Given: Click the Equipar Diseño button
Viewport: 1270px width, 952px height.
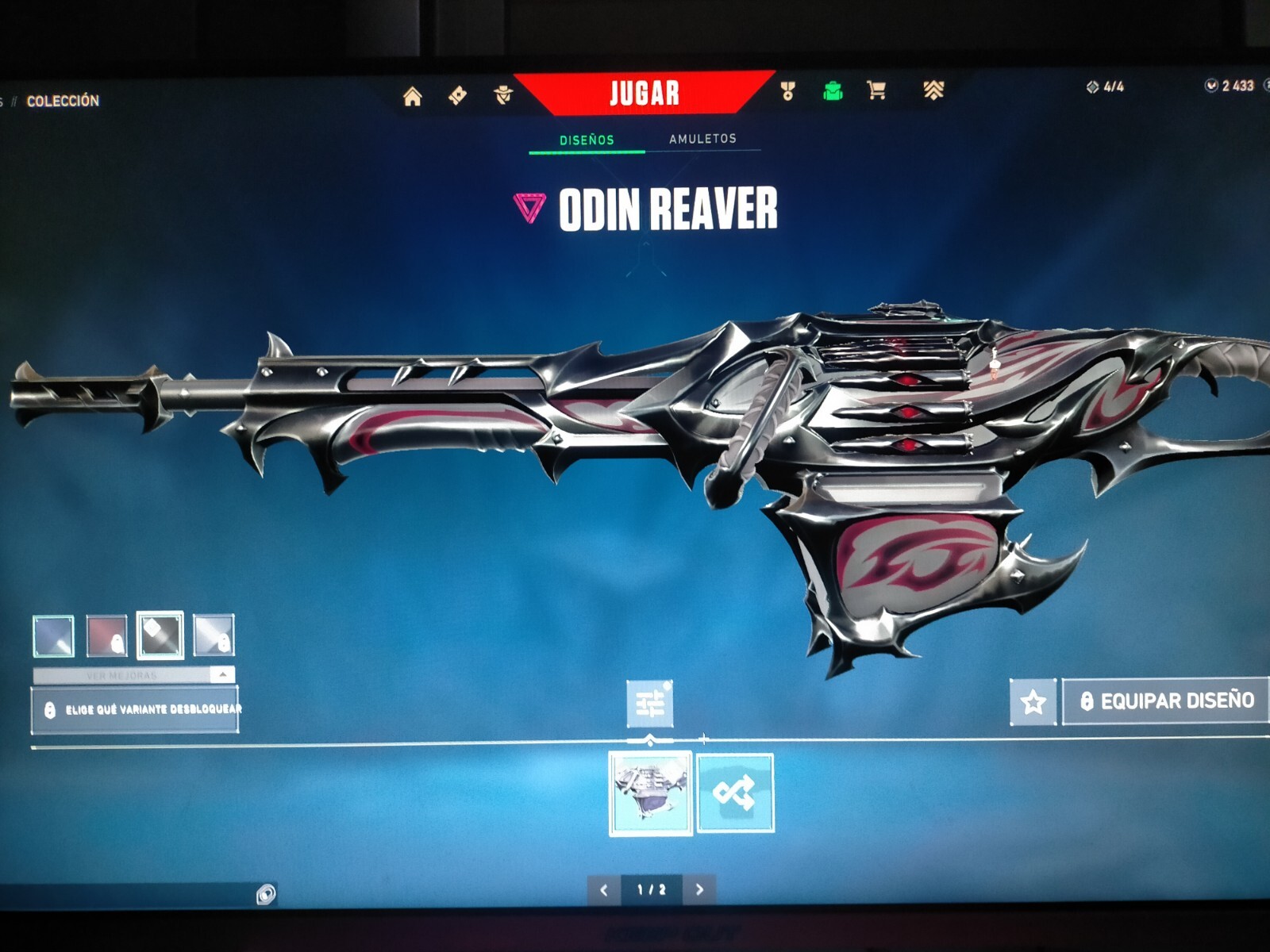Looking at the screenshot, I should [x=1165, y=701].
